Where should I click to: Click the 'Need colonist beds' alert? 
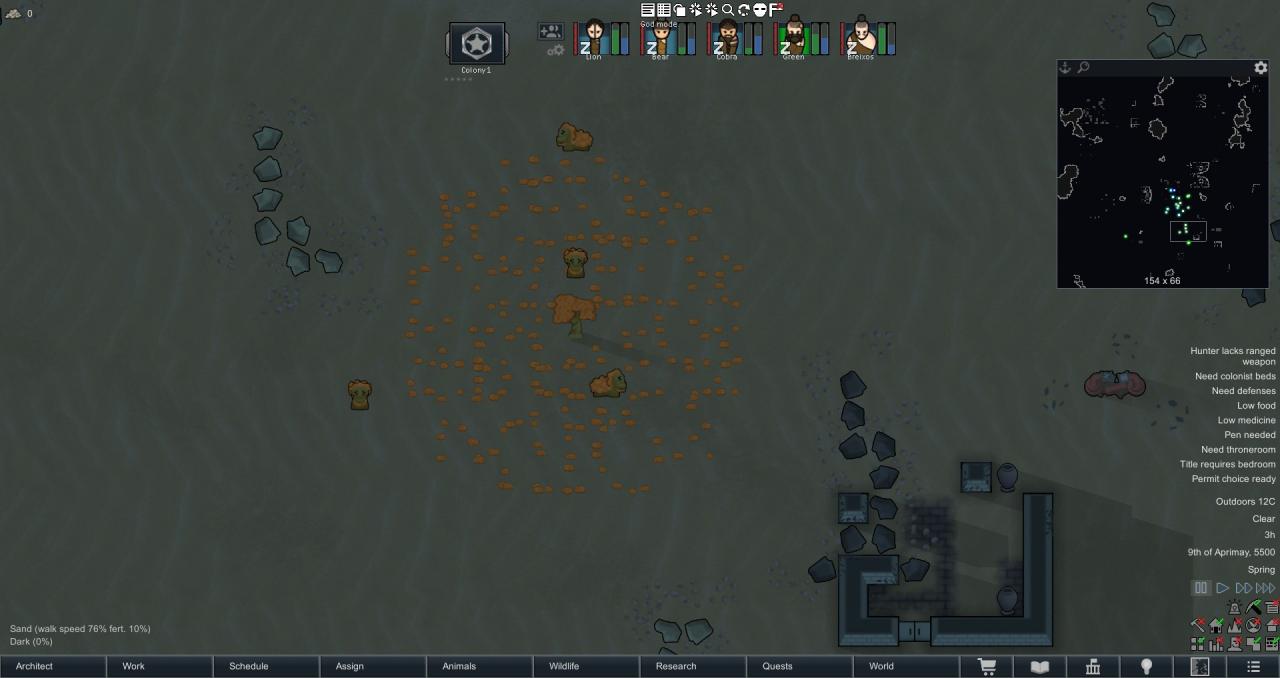point(1235,377)
